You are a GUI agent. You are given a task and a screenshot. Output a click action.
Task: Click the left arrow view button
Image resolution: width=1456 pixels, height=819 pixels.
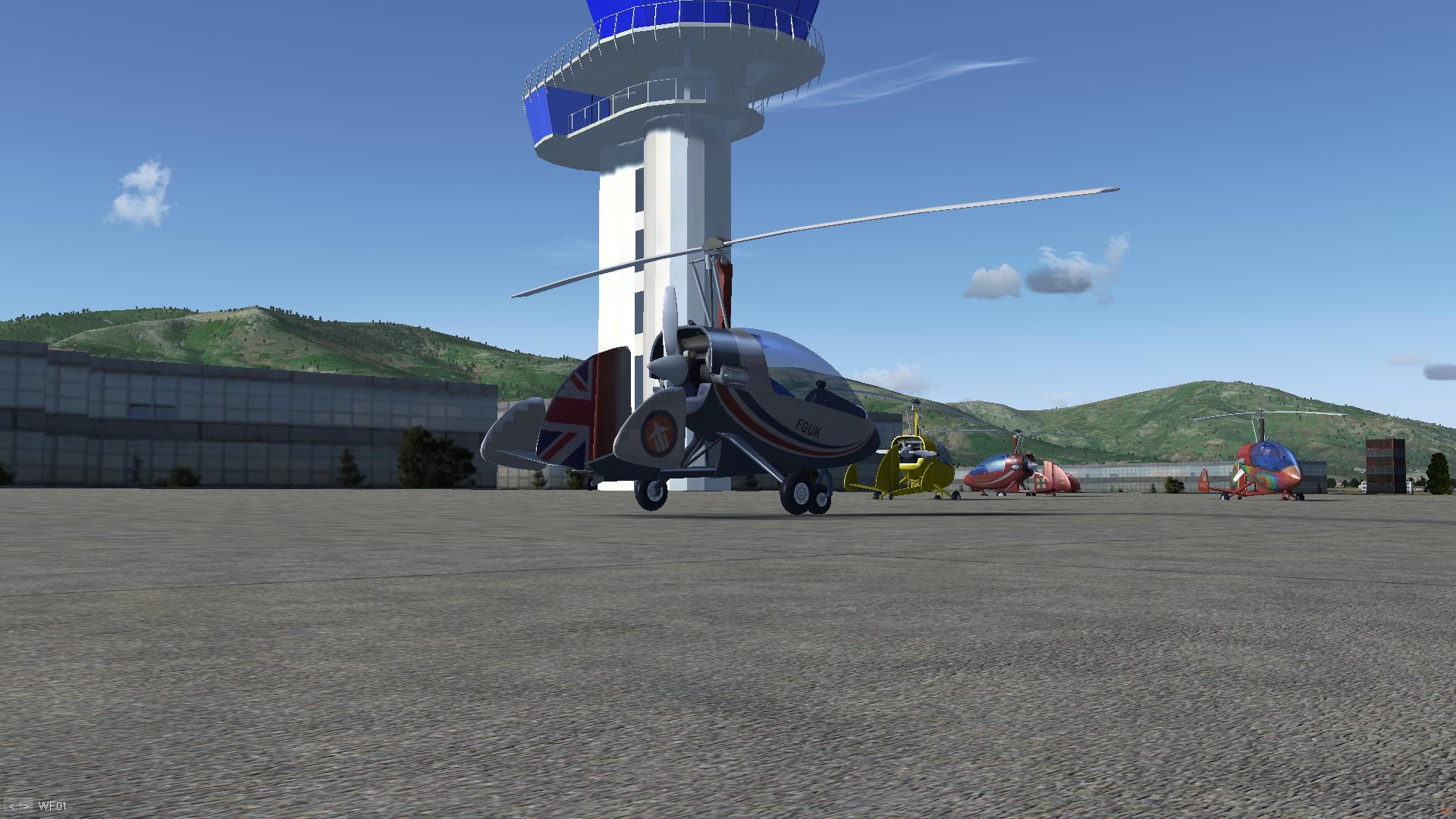pyautogui.click(x=13, y=806)
